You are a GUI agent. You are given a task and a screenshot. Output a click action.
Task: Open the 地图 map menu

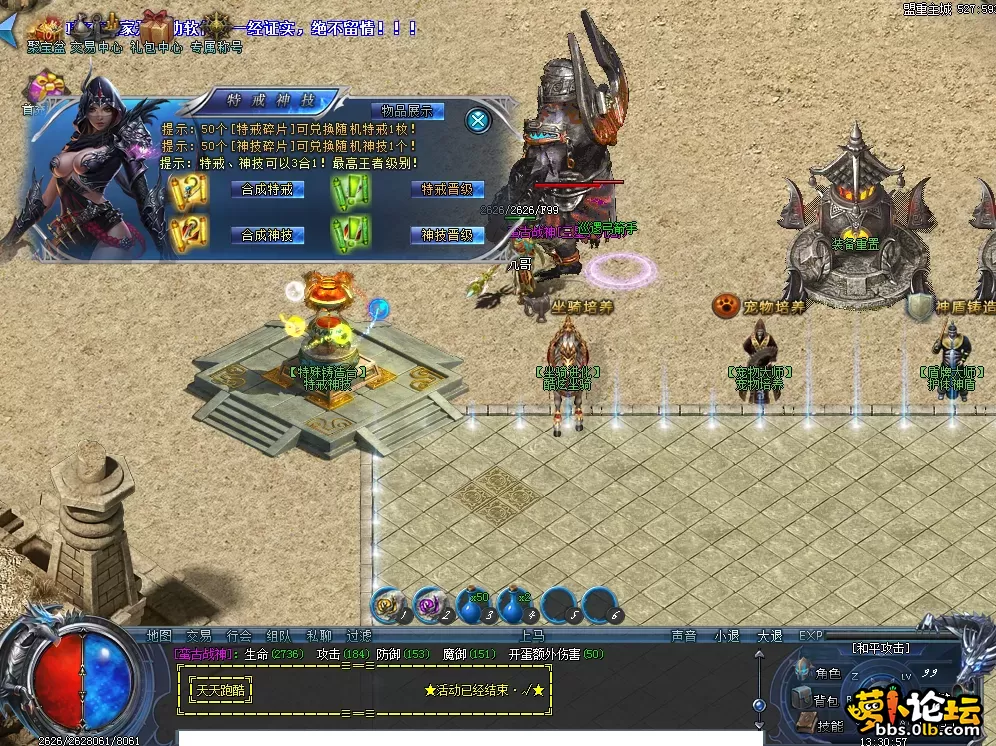tap(160, 635)
